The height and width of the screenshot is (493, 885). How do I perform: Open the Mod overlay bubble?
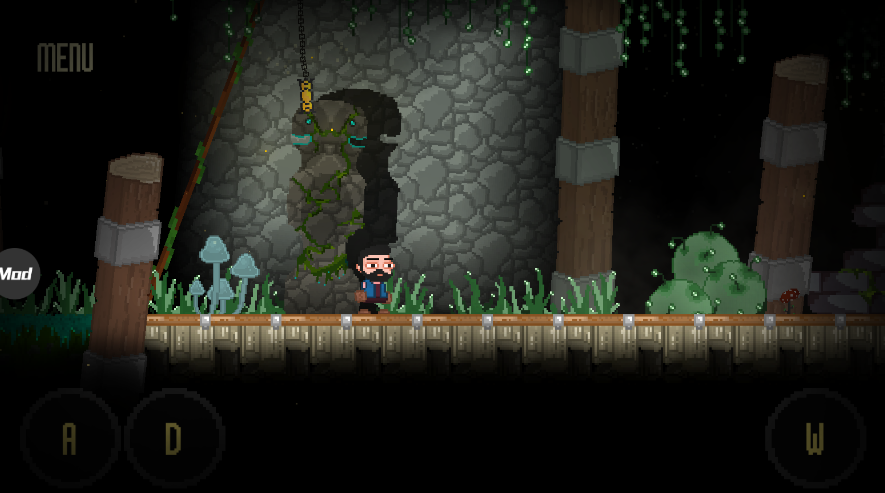(16, 273)
